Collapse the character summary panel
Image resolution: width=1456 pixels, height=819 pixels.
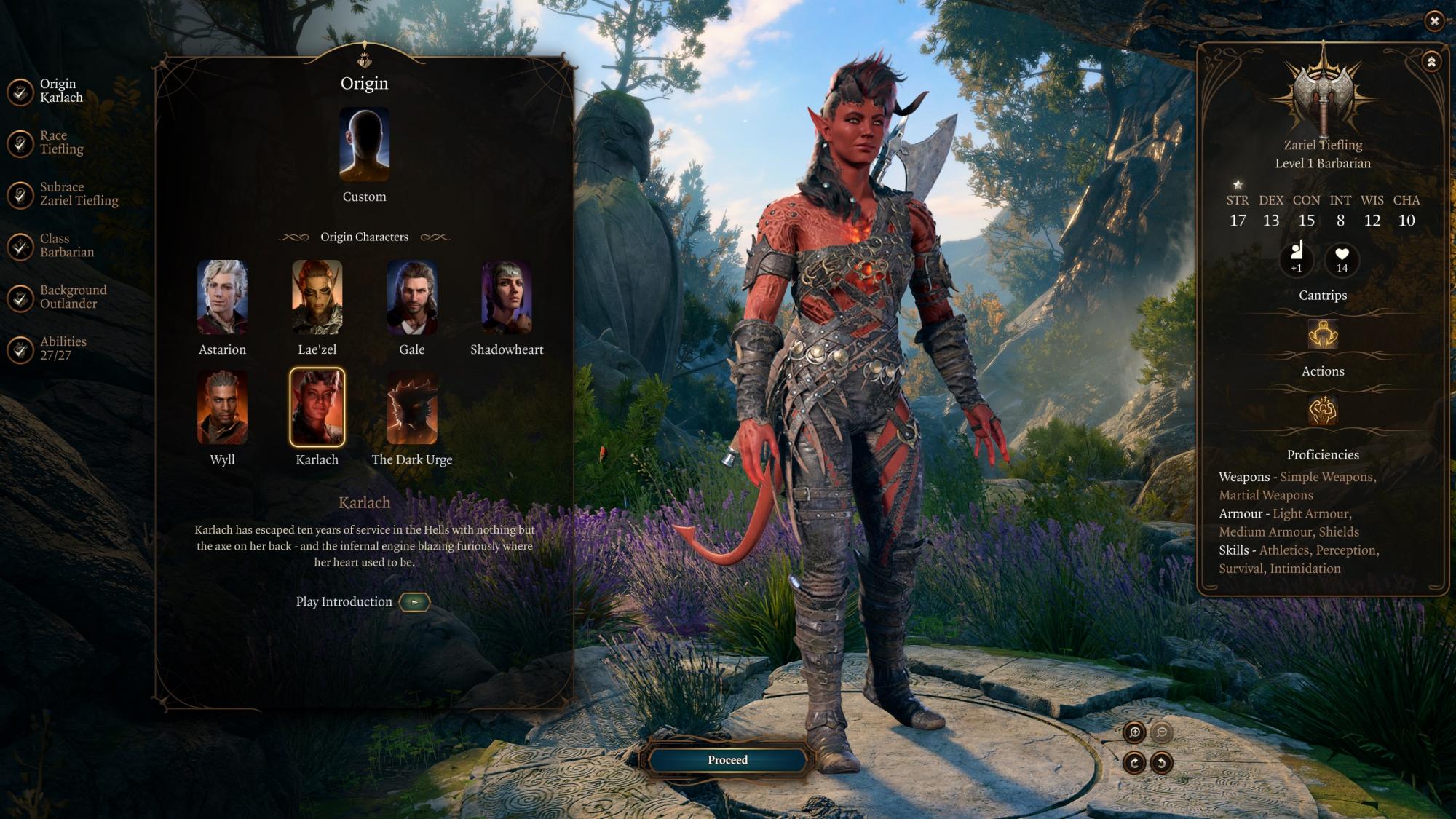click(1431, 62)
